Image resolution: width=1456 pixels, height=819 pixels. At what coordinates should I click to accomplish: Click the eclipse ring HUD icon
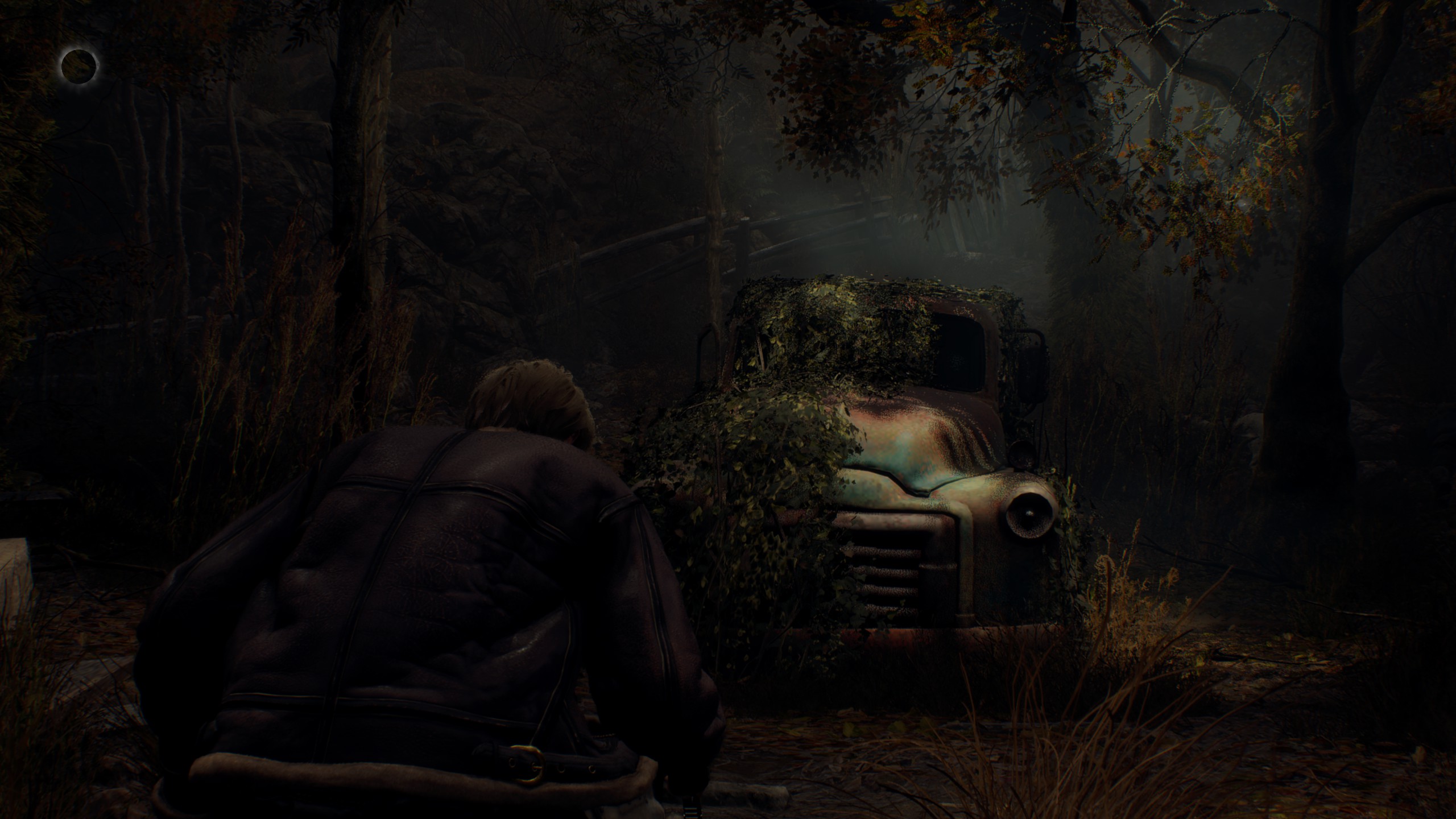tap(79, 66)
